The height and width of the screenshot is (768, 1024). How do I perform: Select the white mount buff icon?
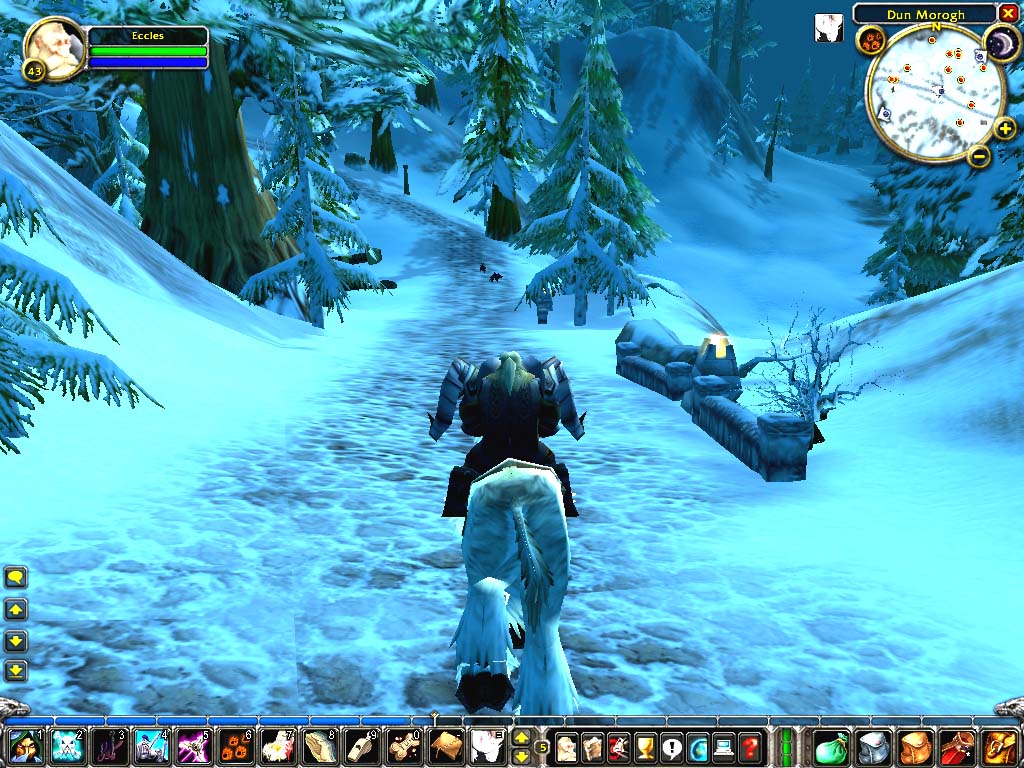coord(828,27)
